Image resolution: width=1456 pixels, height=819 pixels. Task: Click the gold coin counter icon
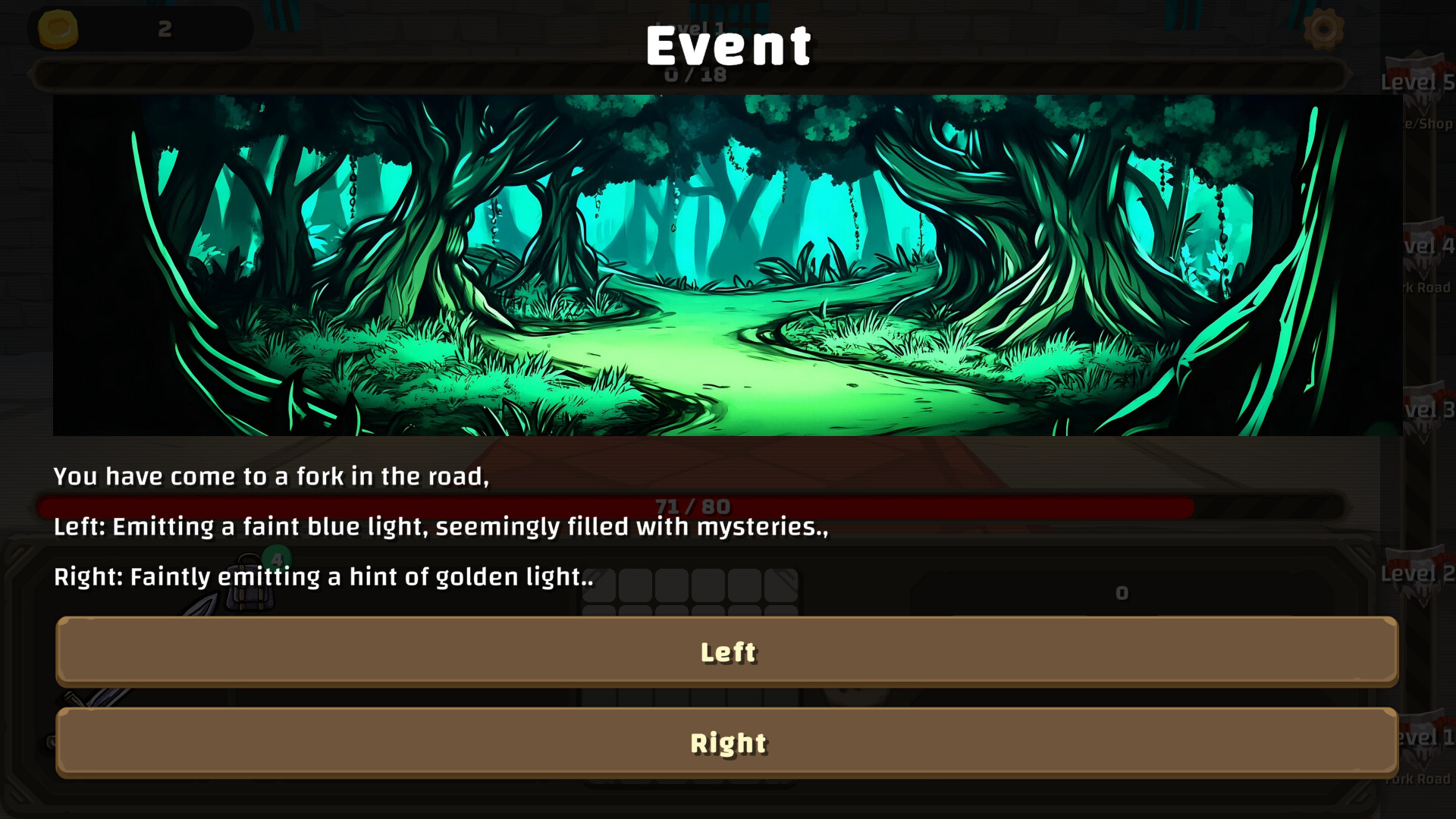pyautogui.click(x=60, y=29)
